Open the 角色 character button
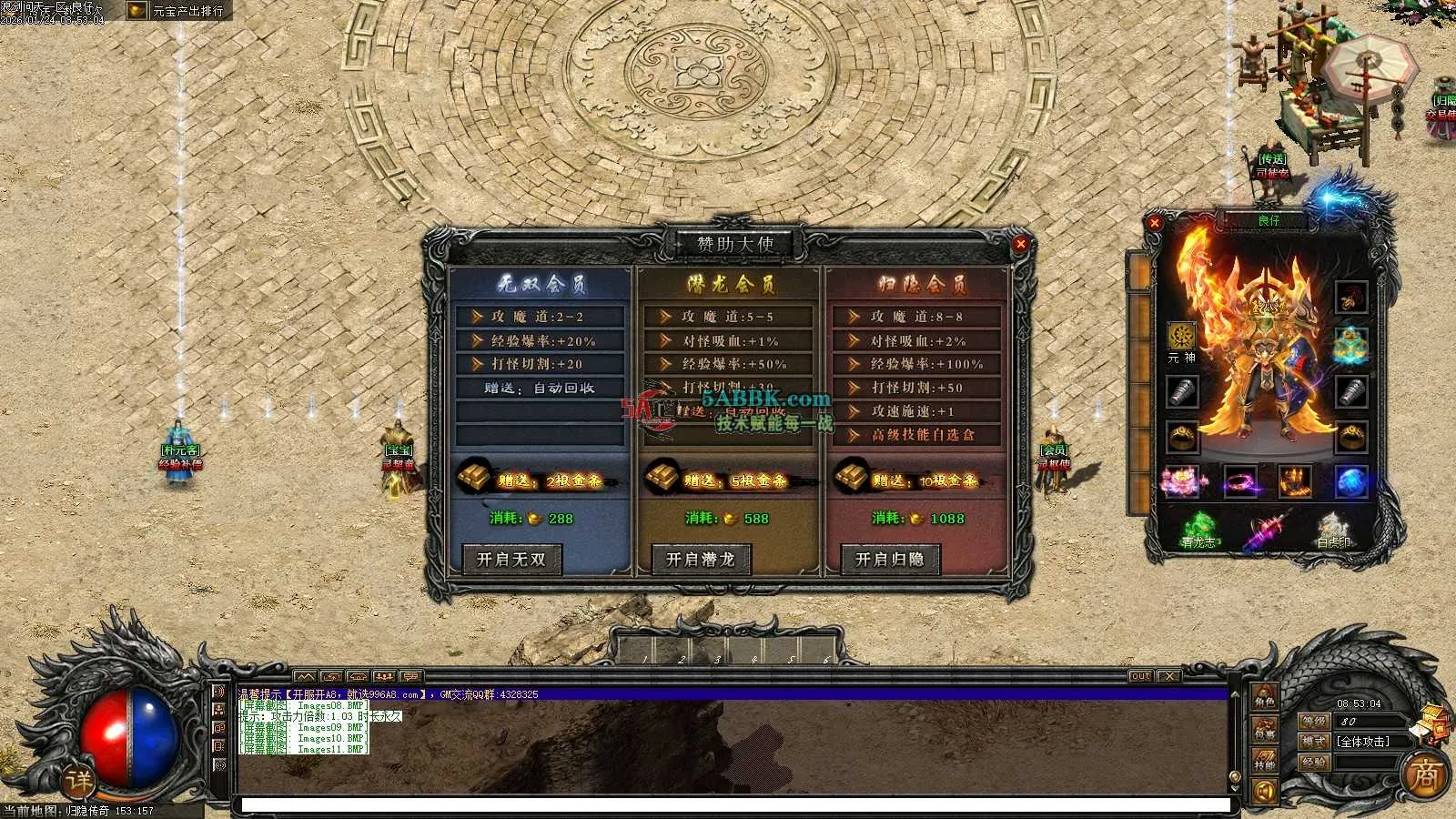 point(1264,699)
